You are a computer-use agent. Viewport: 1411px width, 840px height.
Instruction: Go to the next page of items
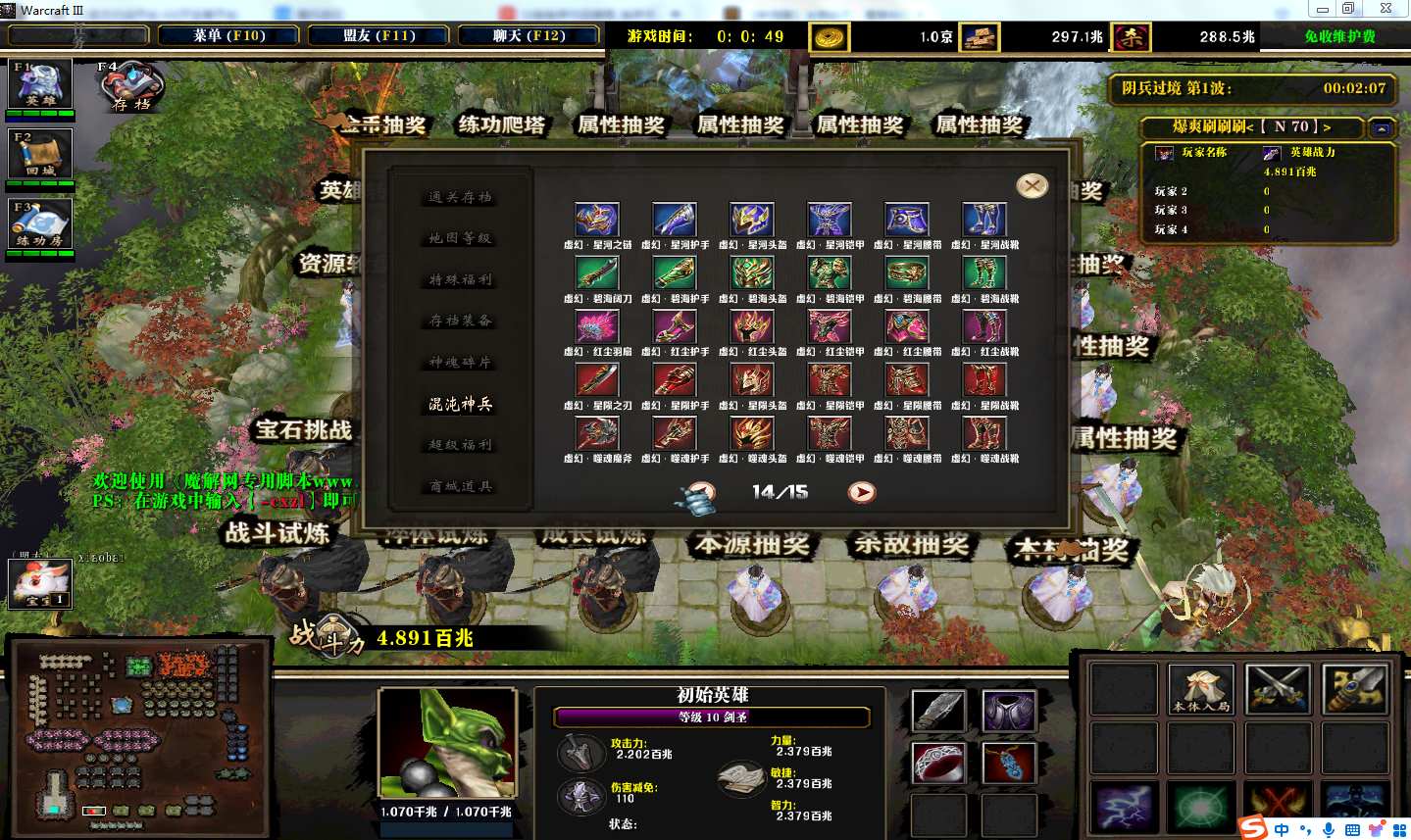click(862, 492)
